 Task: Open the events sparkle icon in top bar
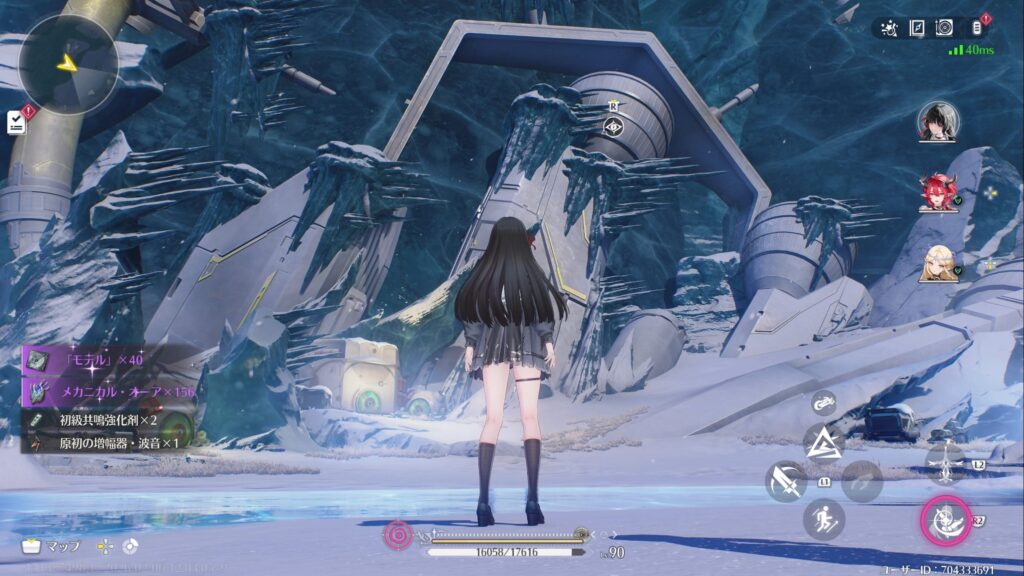click(x=890, y=28)
